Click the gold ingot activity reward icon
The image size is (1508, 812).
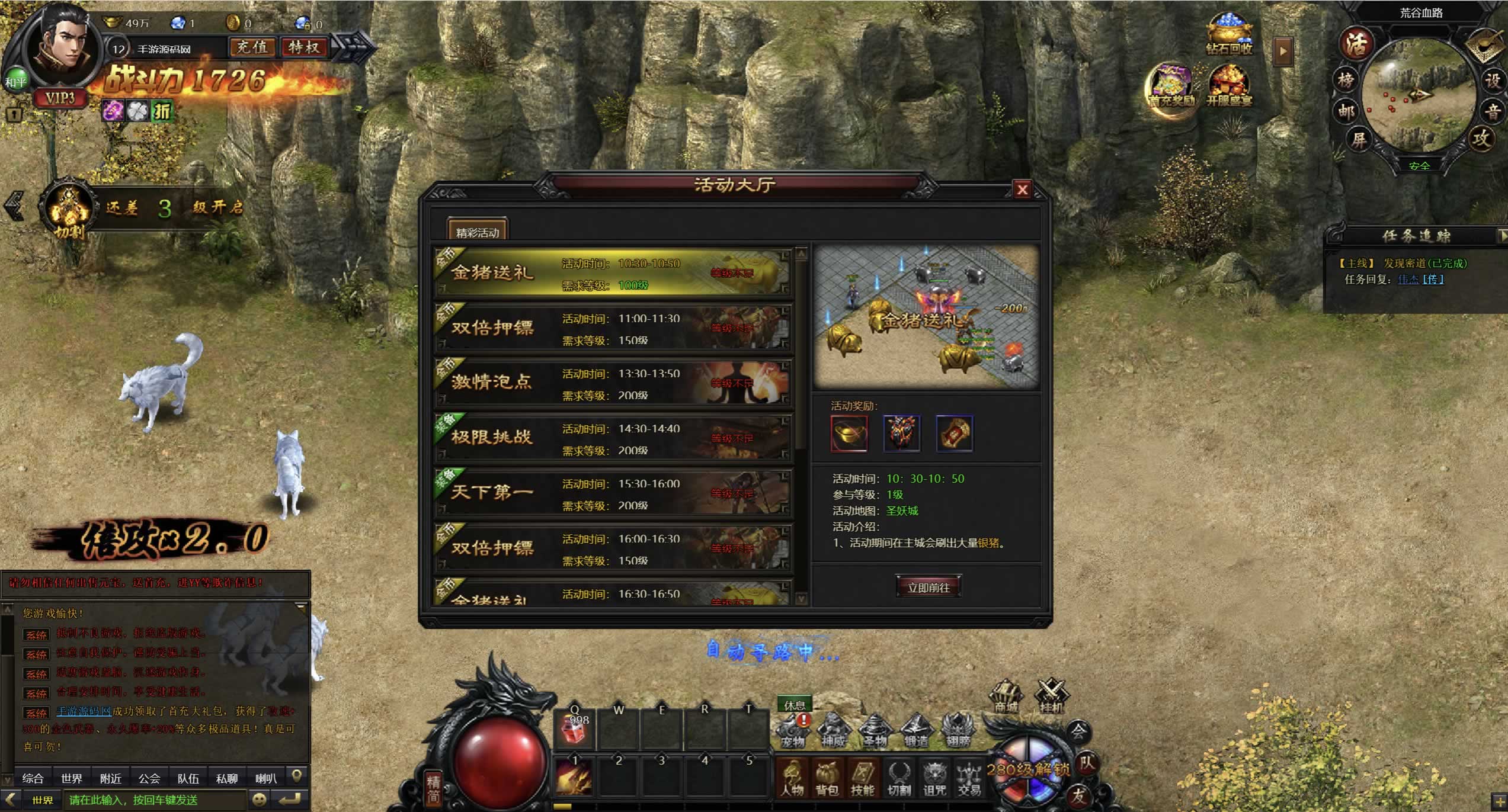849,434
